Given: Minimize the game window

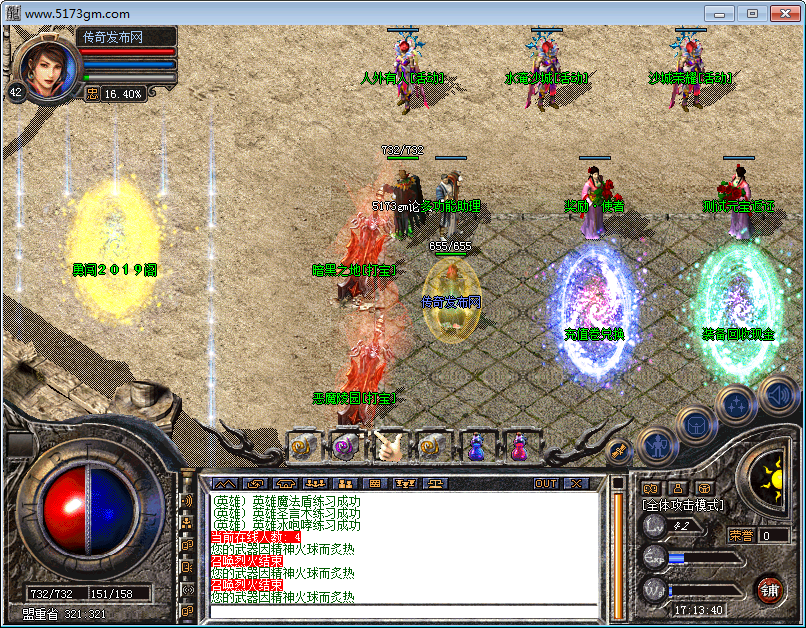Looking at the screenshot, I should point(722,13).
